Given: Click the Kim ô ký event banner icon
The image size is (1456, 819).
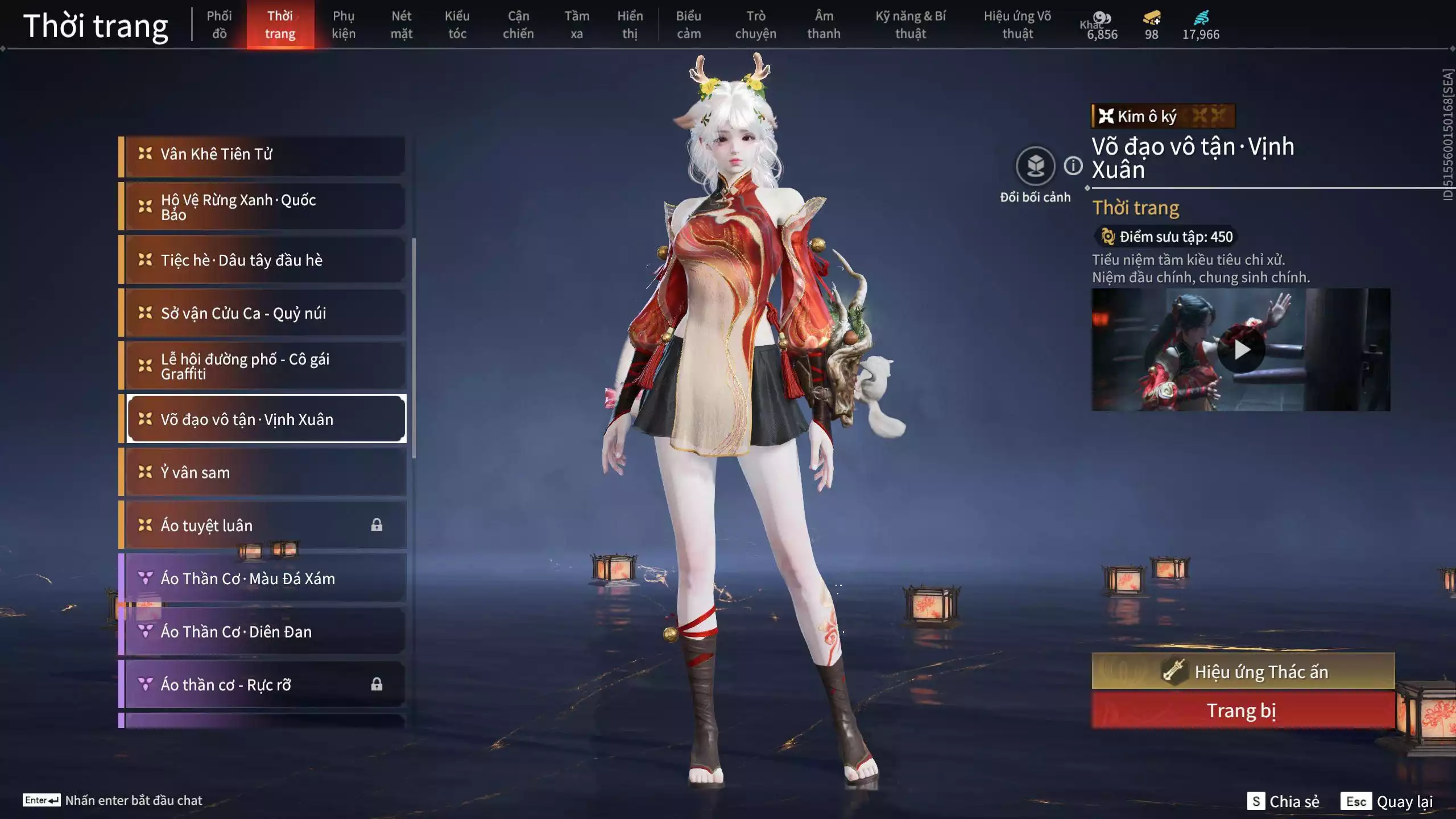Looking at the screenshot, I should 1106,117.
